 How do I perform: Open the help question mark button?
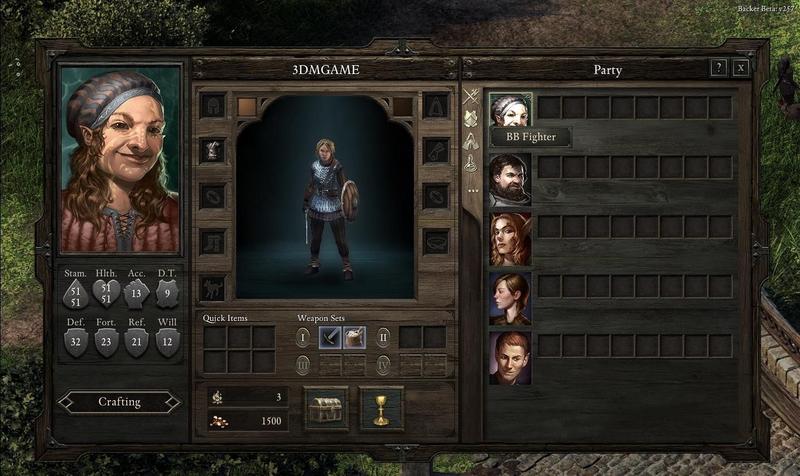click(x=718, y=68)
